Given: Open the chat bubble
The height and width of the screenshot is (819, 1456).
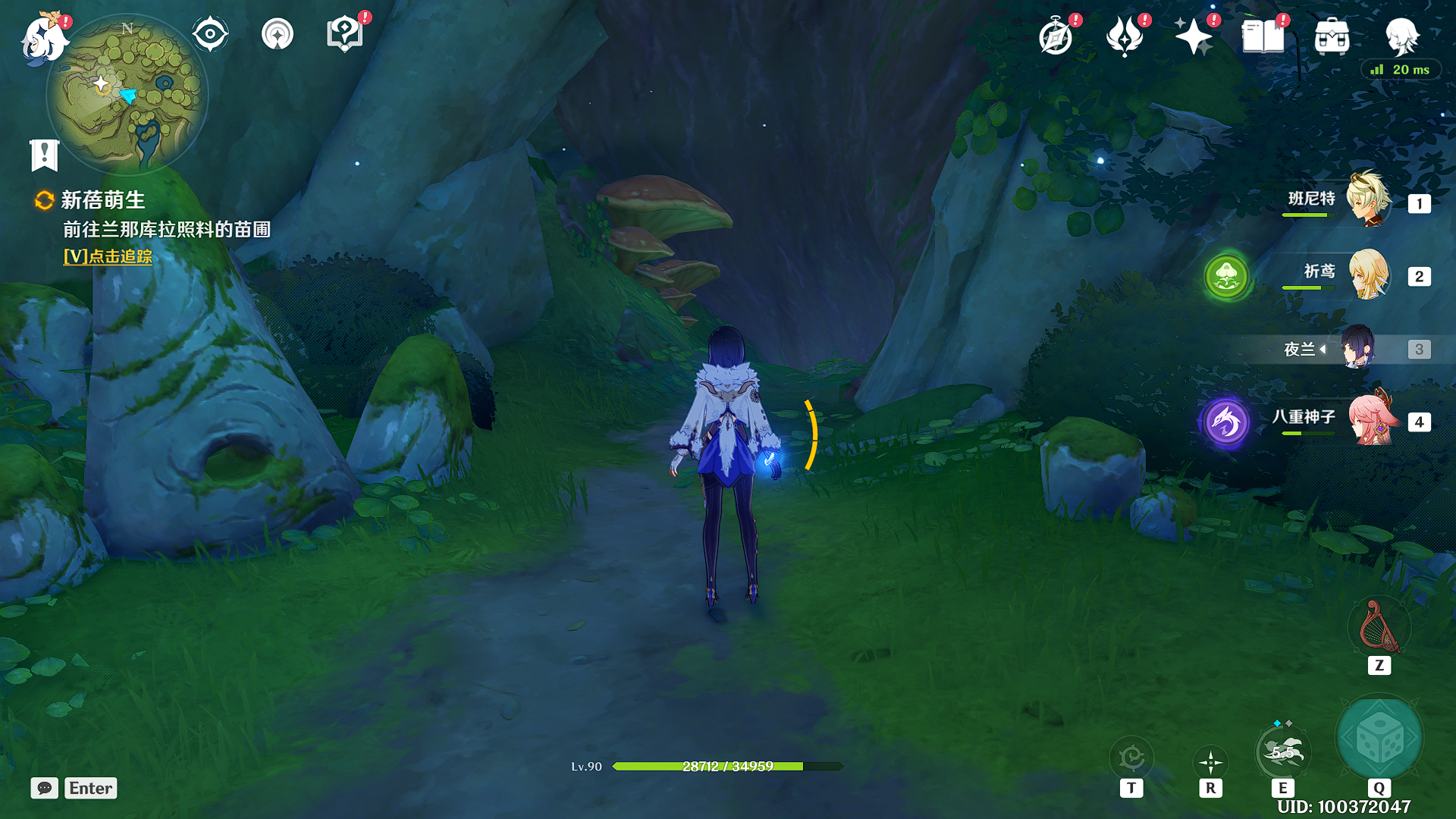Looking at the screenshot, I should (x=45, y=788).
